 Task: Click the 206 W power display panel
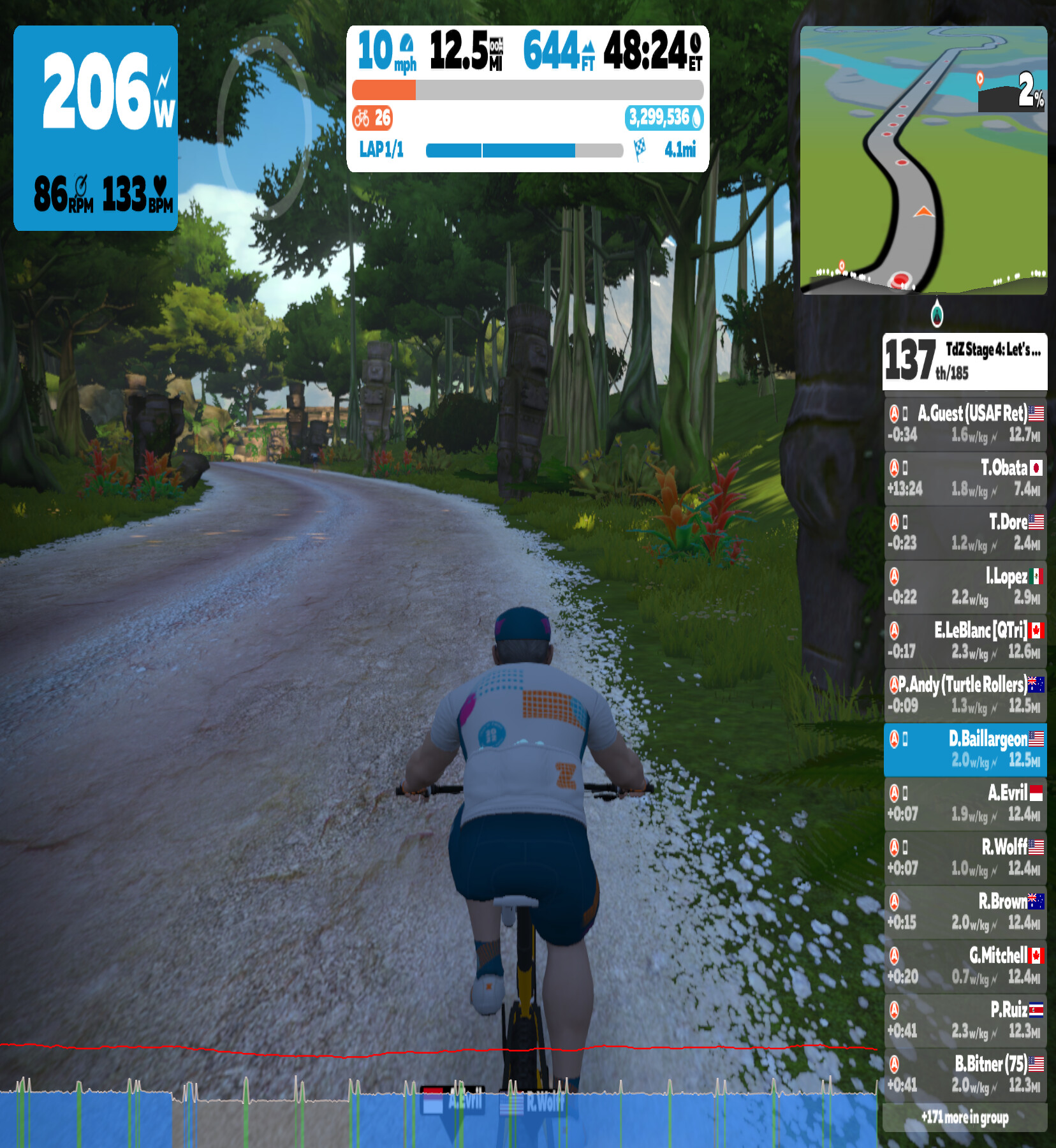96,128
